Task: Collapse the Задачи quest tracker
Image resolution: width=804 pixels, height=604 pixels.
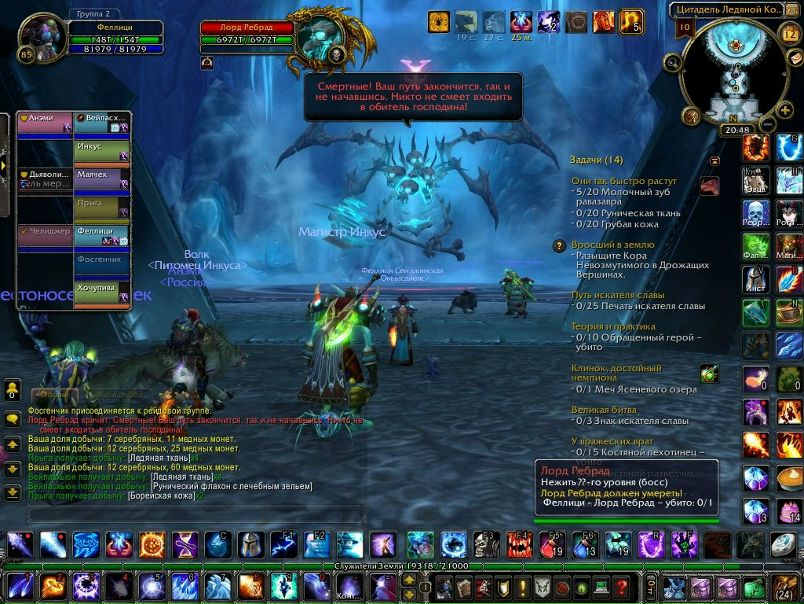Action: (x=715, y=160)
